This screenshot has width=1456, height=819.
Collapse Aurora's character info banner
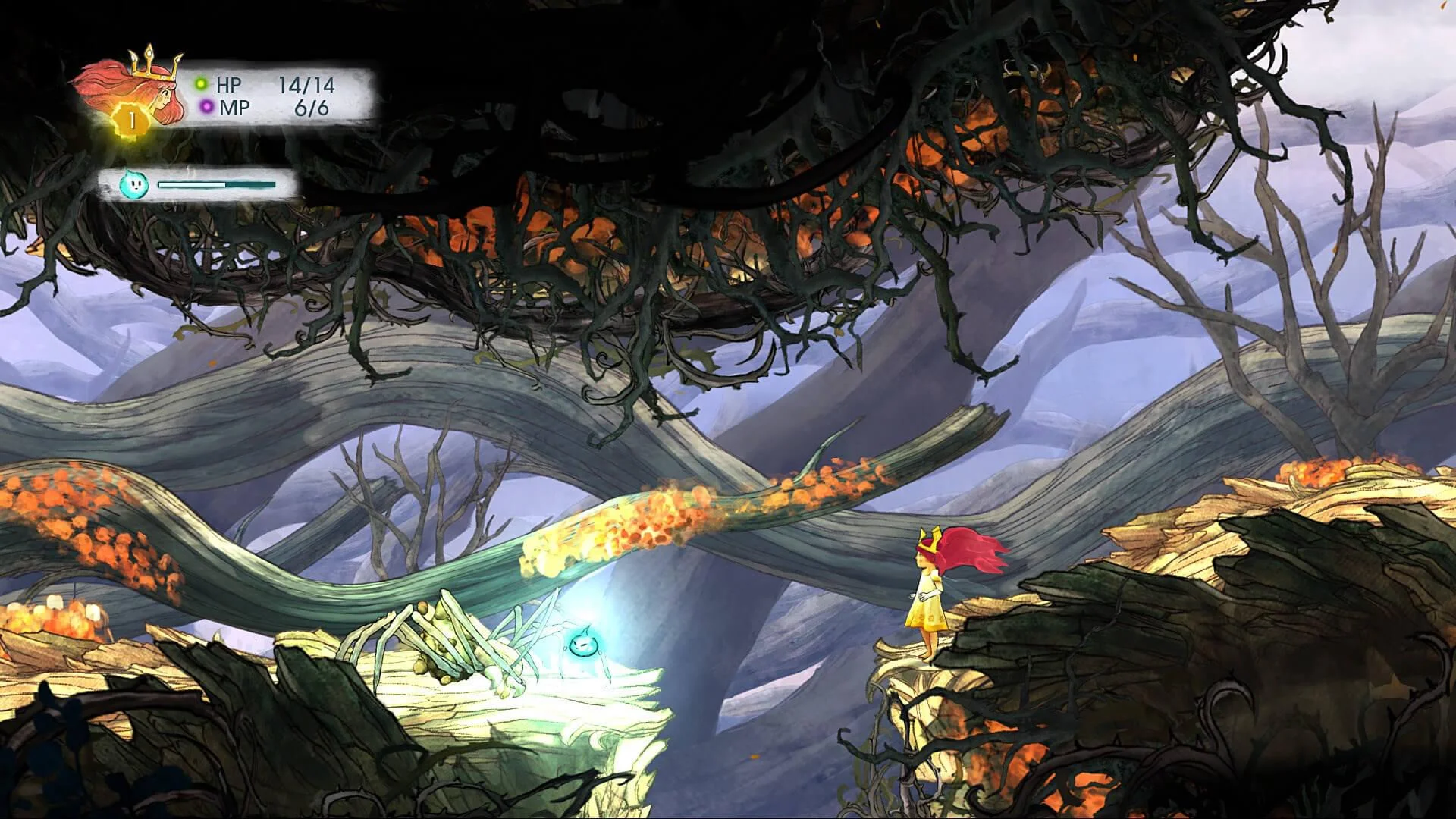click(x=227, y=91)
